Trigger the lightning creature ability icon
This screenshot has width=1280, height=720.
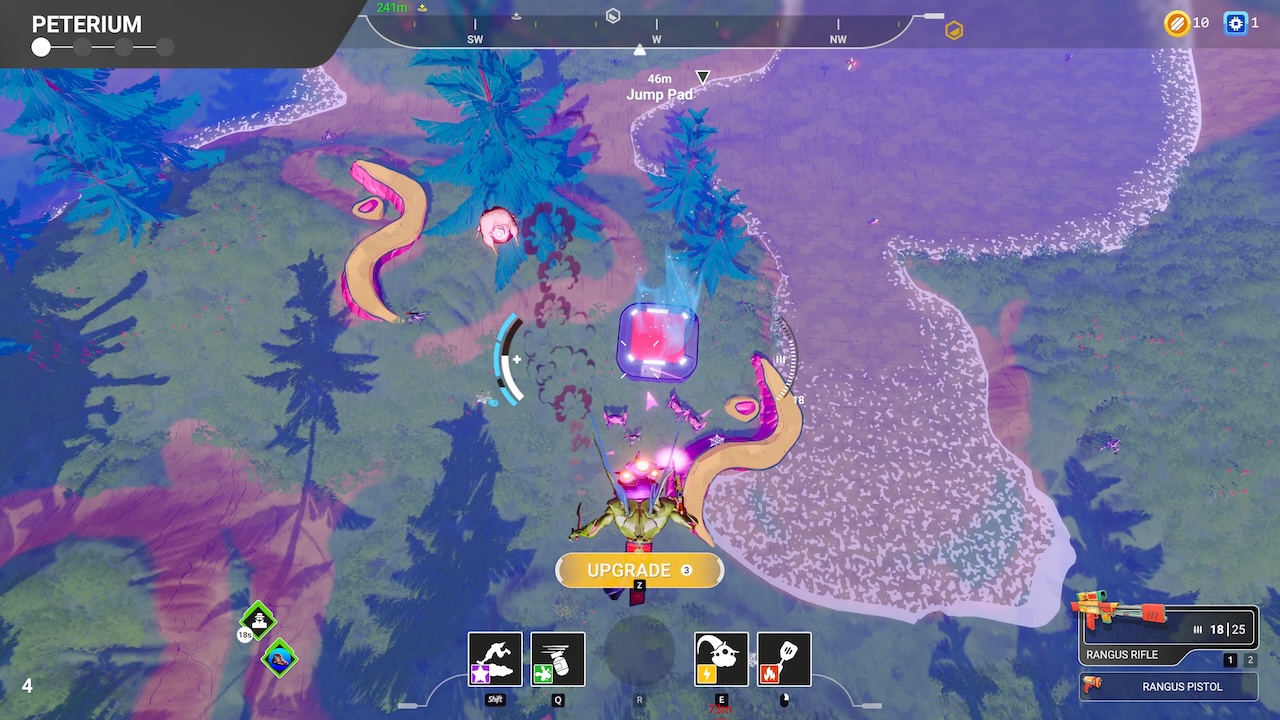tap(721, 659)
